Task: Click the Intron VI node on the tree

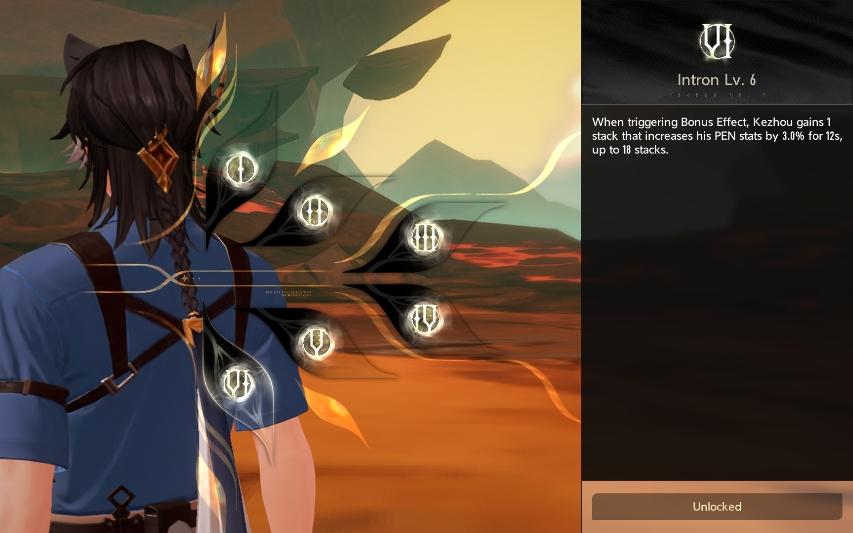Action: [x=238, y=381]
